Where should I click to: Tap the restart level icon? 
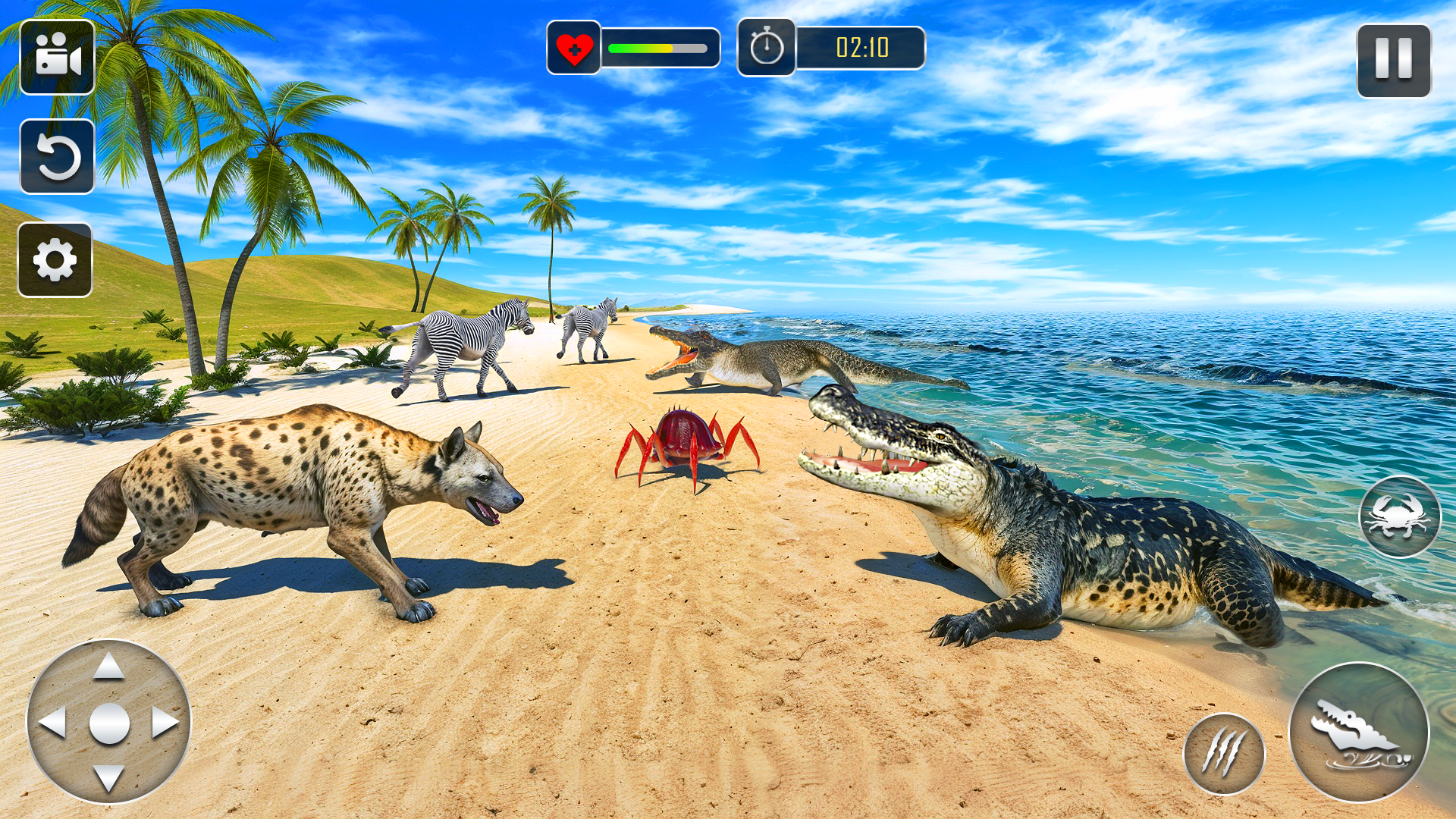click(55, 157)
